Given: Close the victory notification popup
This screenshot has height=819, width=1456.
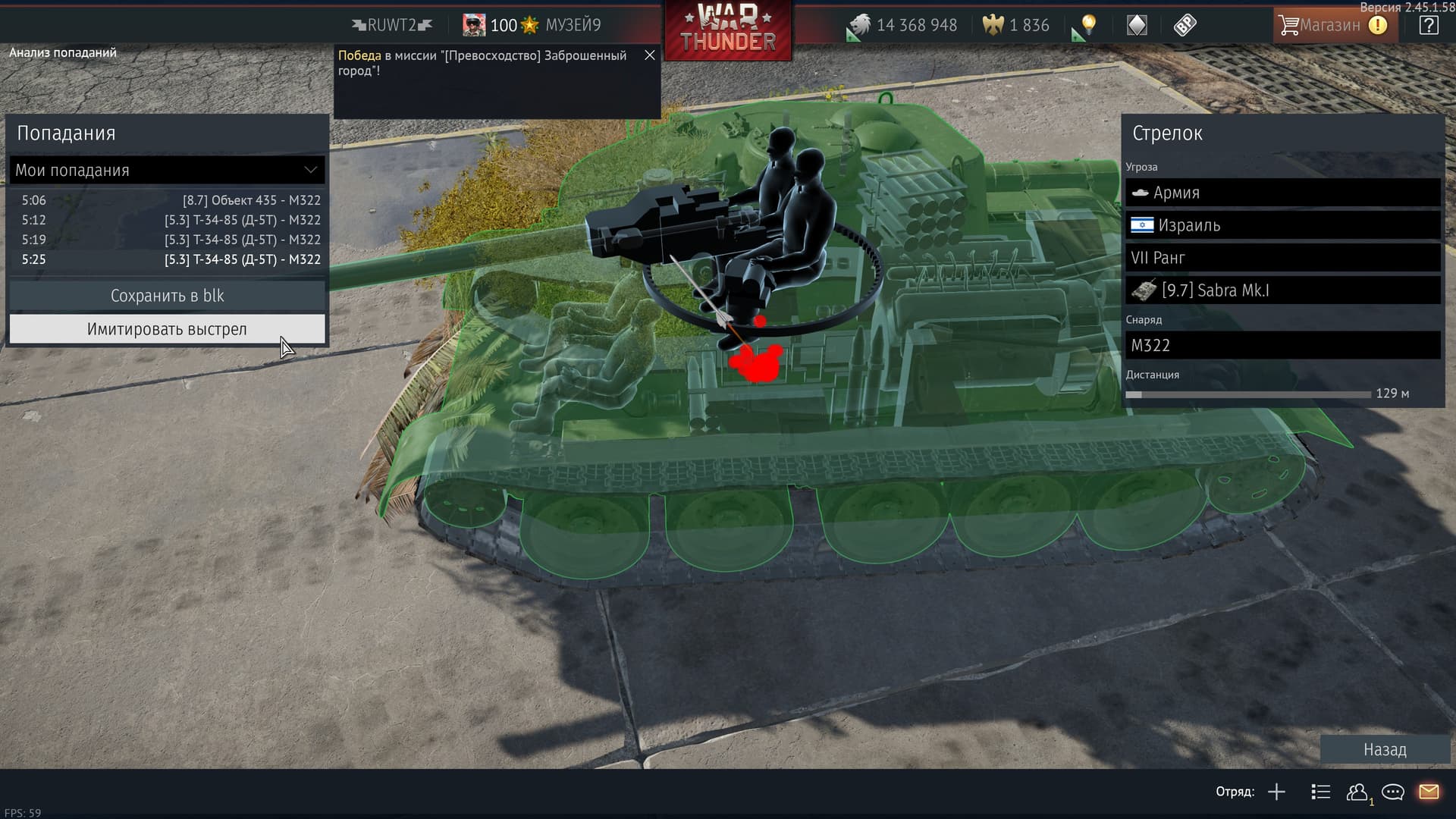Looking at the screenshot, I should tap(650, 55).
